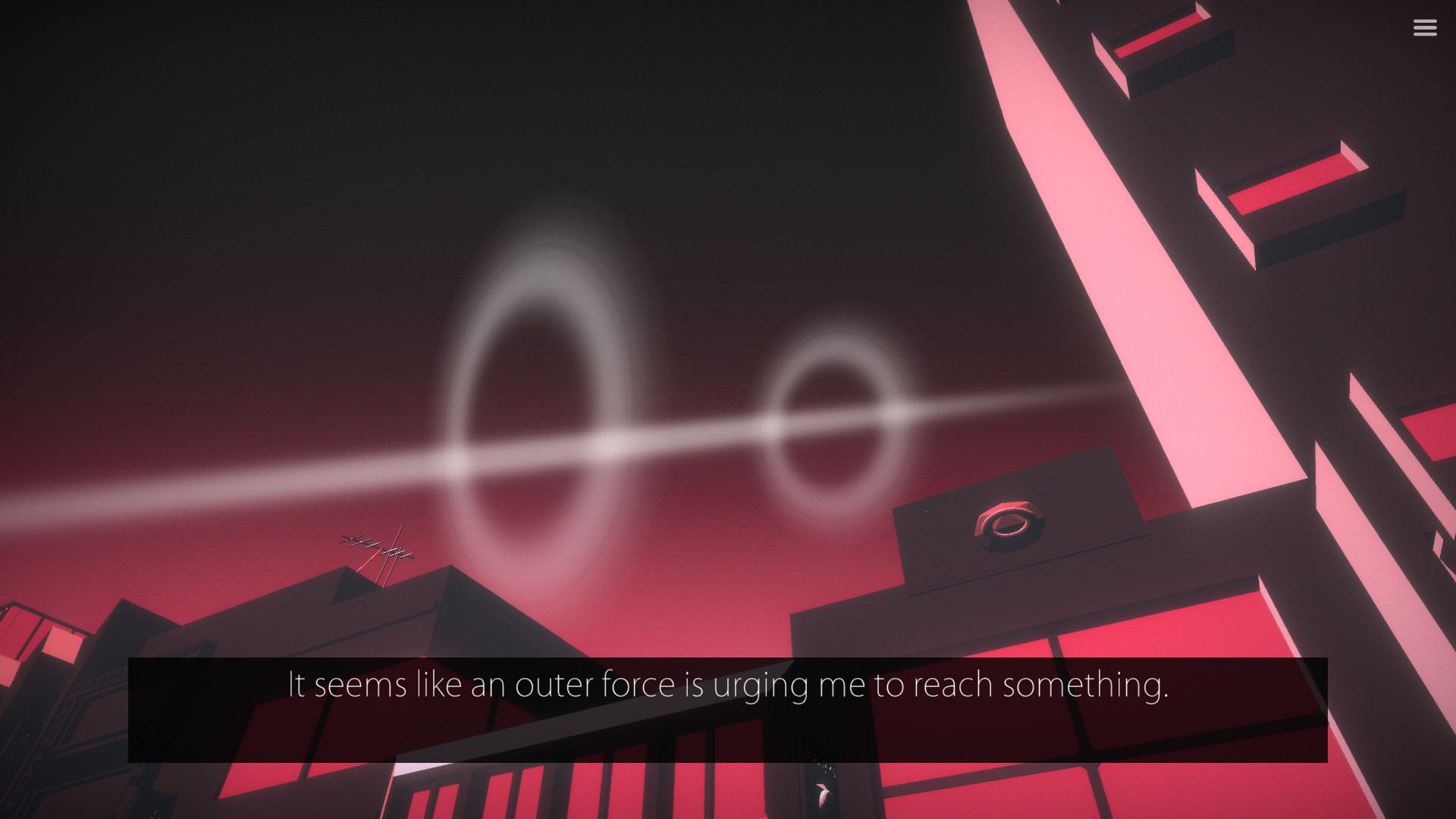
Task: Click the top stripe of the menu icon
Action: tap(1425, 22)
